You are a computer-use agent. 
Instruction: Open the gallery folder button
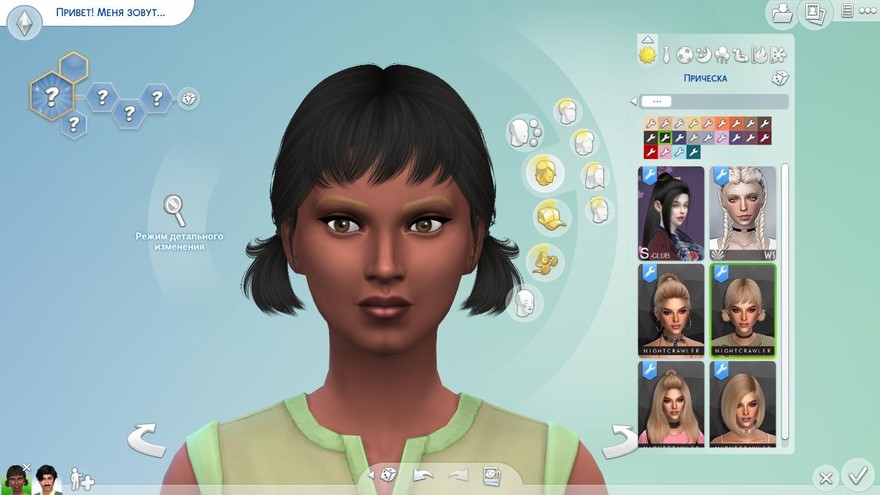pyautogui.click(x=780, y=13)
